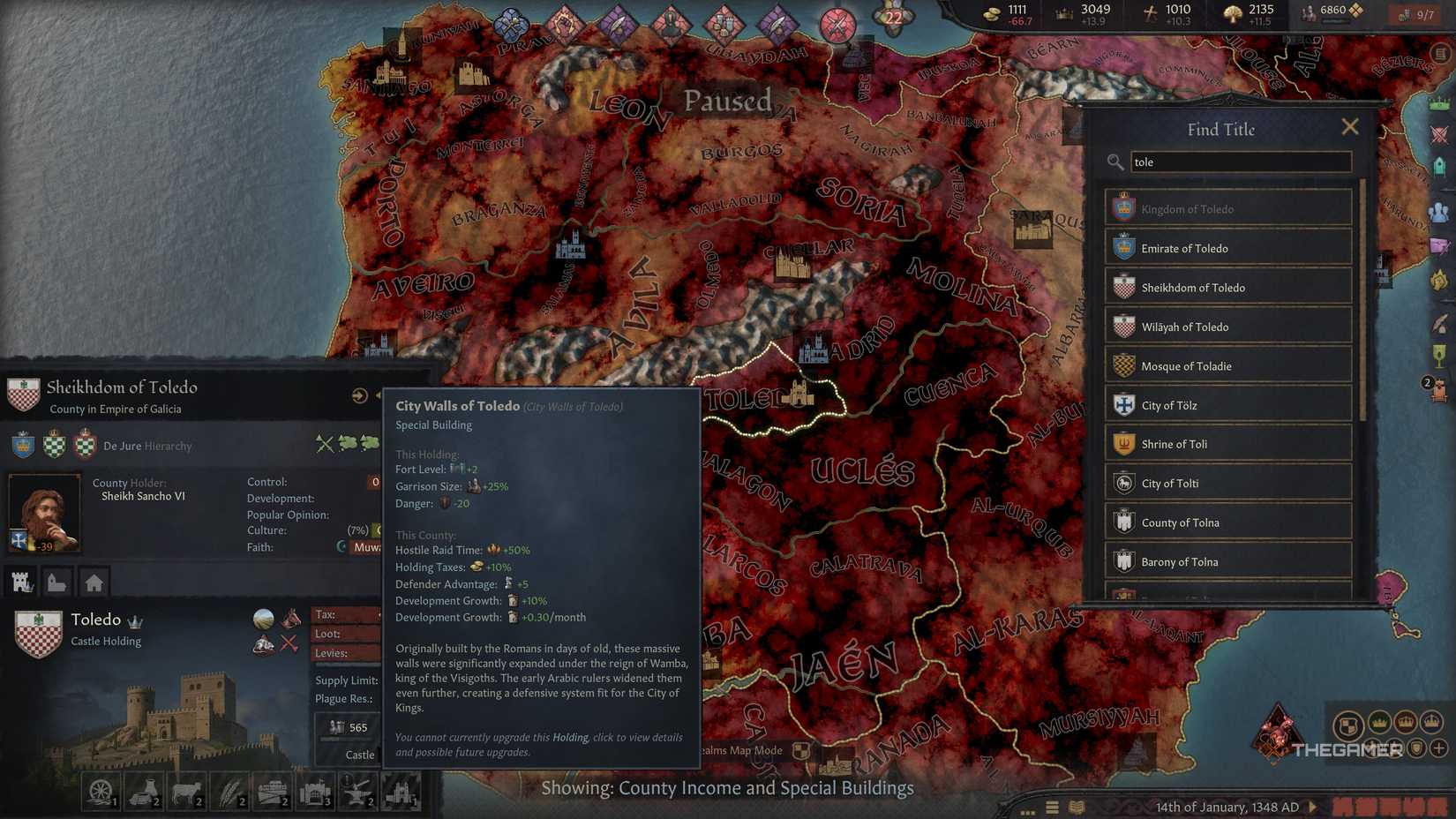The height and width of the screenshot is (819, 1456).
Task: Select the Kingdom of Toledo search result
Action: click(x=1227, y=208)
